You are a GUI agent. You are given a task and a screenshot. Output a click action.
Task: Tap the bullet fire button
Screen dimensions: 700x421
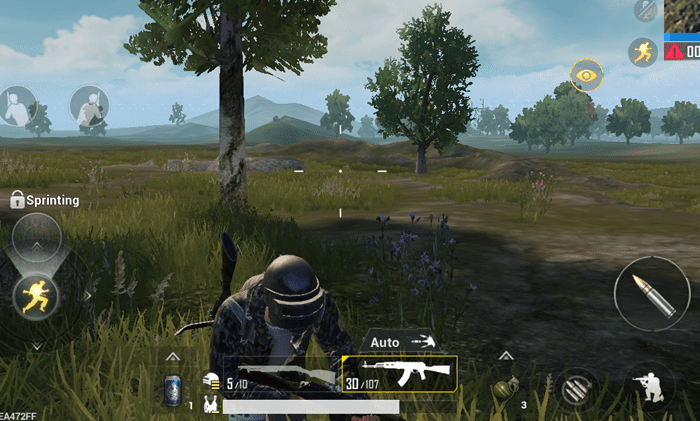651,294
